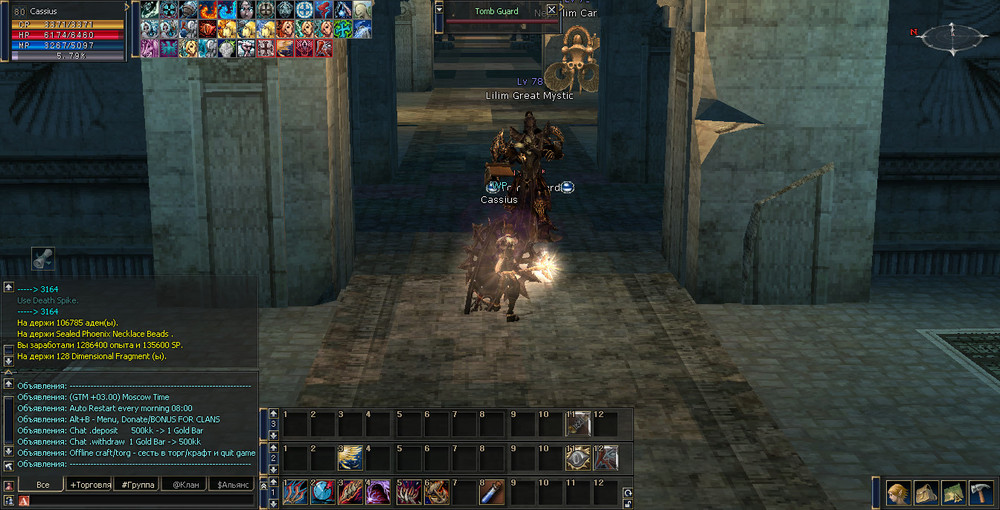
Task: Activate the silver shield skill icon
Action: tap(578, 458)
